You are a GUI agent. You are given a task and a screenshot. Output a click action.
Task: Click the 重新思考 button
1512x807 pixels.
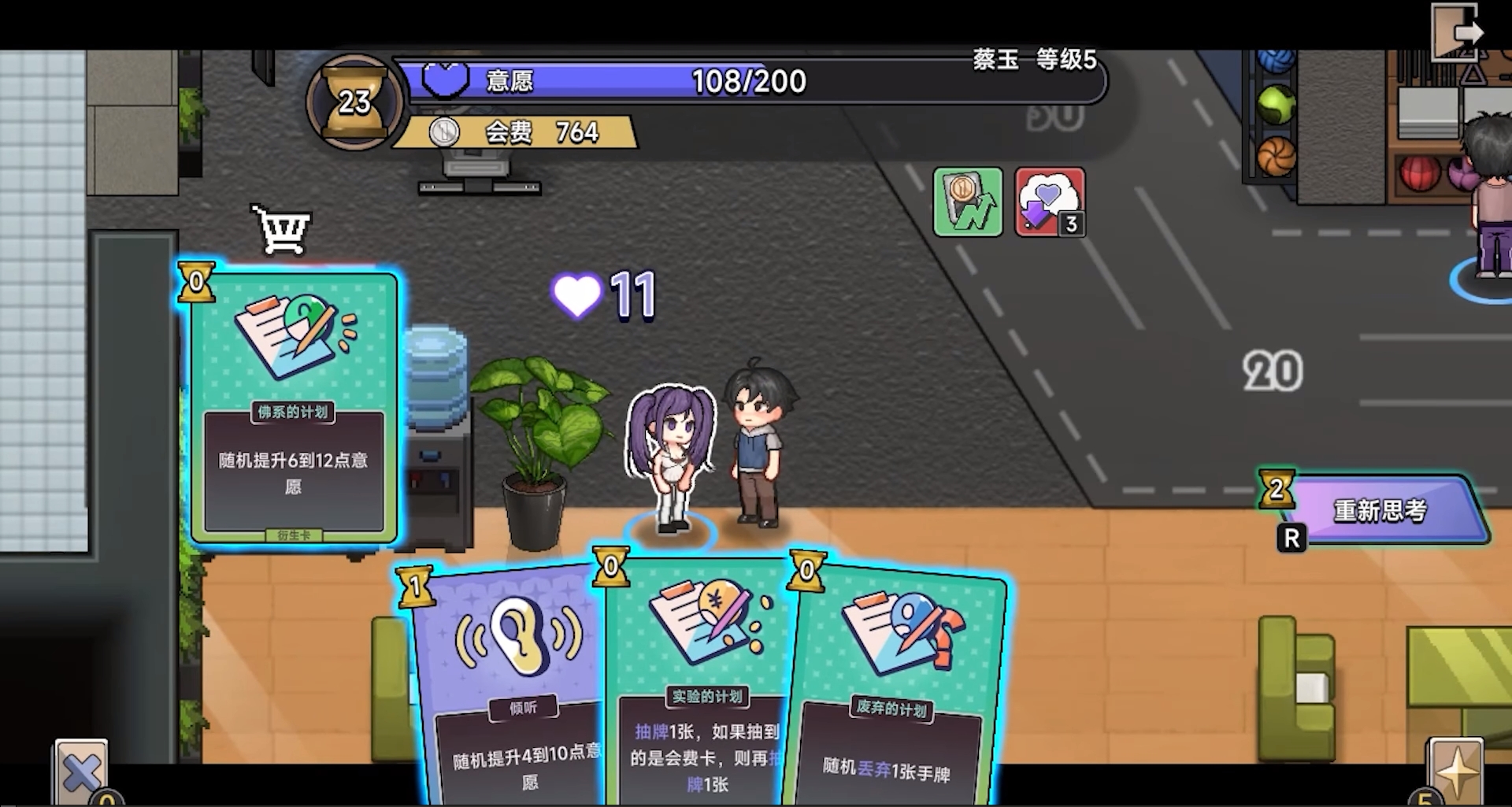coord(1380,510)
